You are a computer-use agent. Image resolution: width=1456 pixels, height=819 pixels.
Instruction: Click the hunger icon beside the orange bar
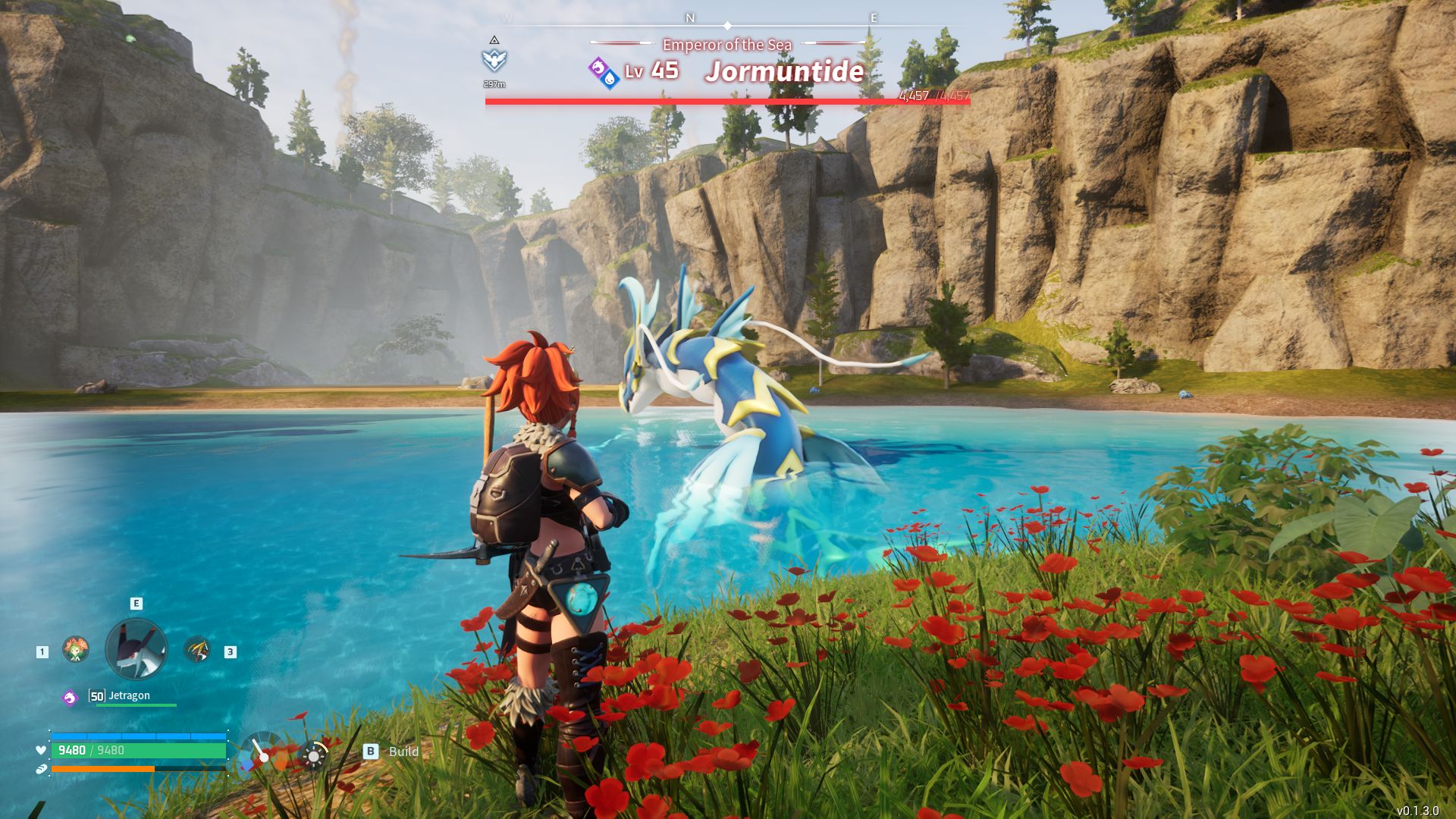41,768
